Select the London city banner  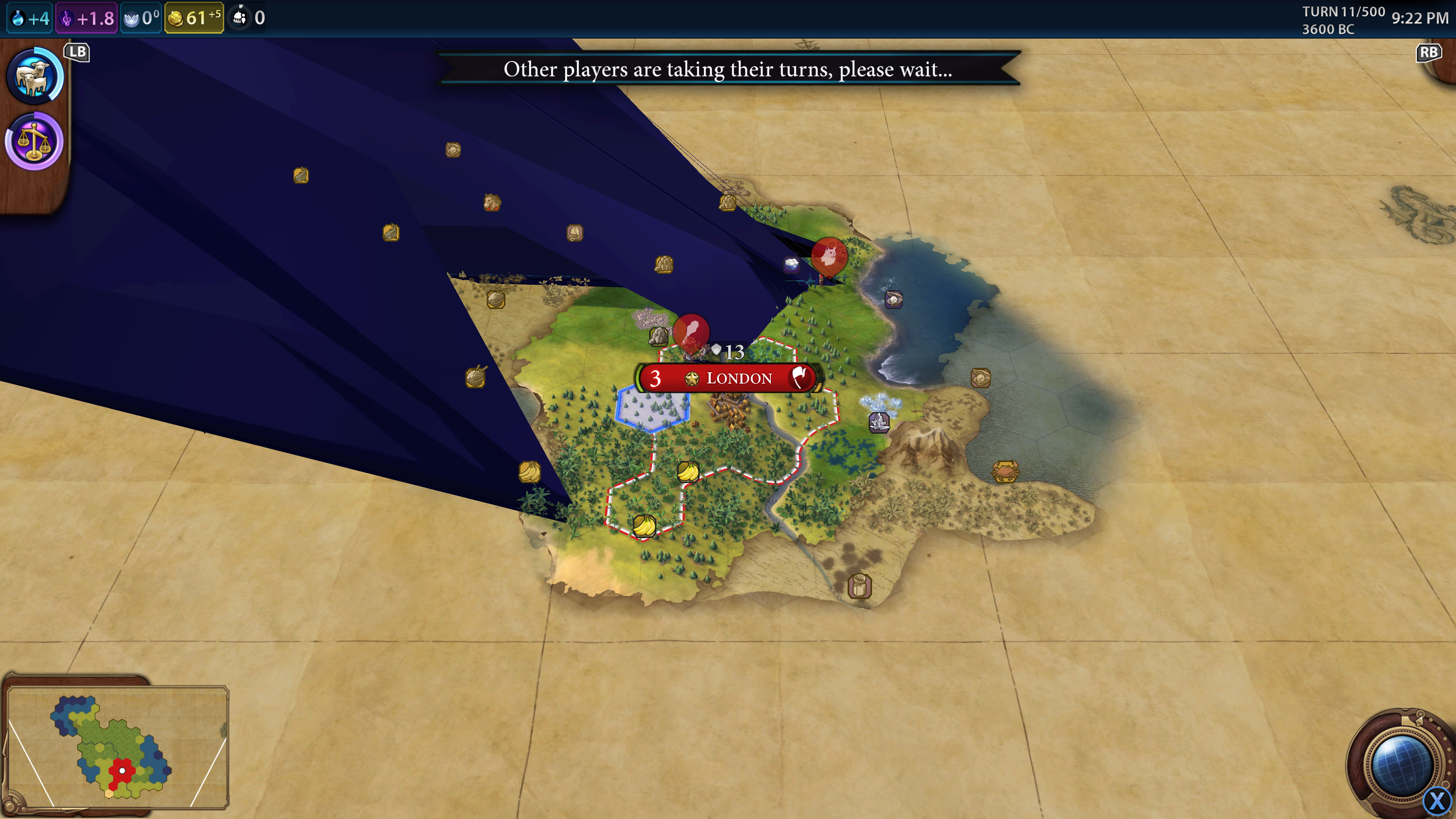pyautogui.click(x=738, y=378)
